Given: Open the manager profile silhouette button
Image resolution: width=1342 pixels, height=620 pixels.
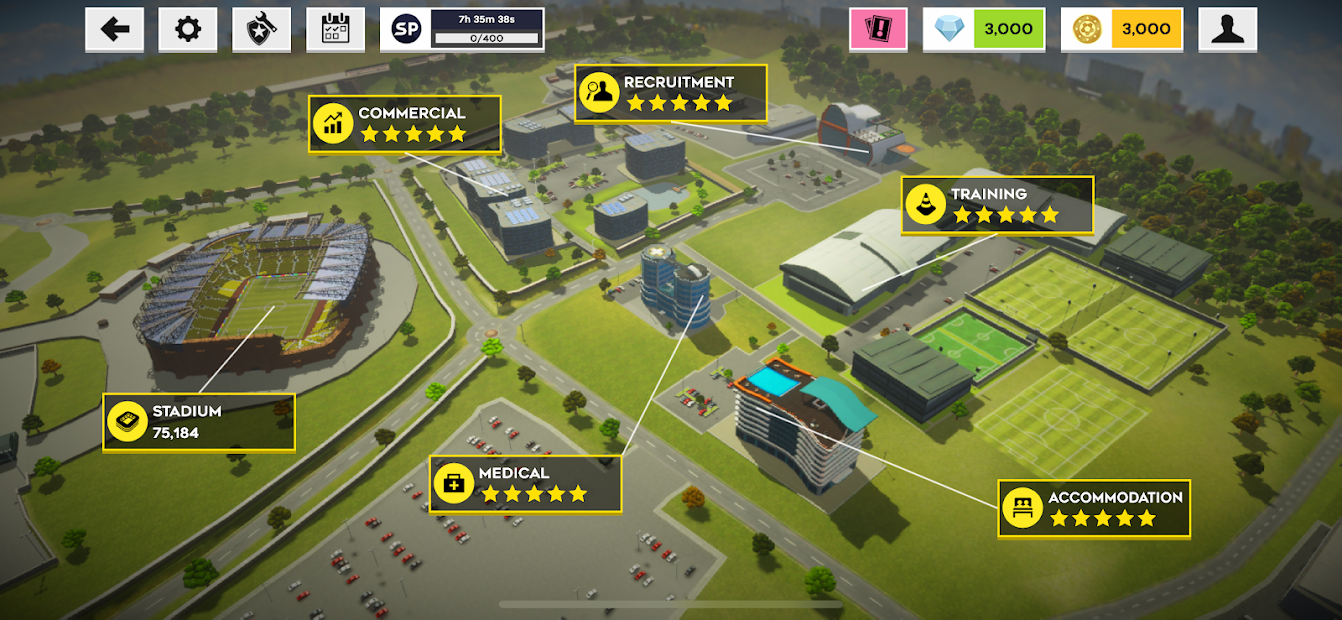Looking at the screenshot, I should (1227, 30).
